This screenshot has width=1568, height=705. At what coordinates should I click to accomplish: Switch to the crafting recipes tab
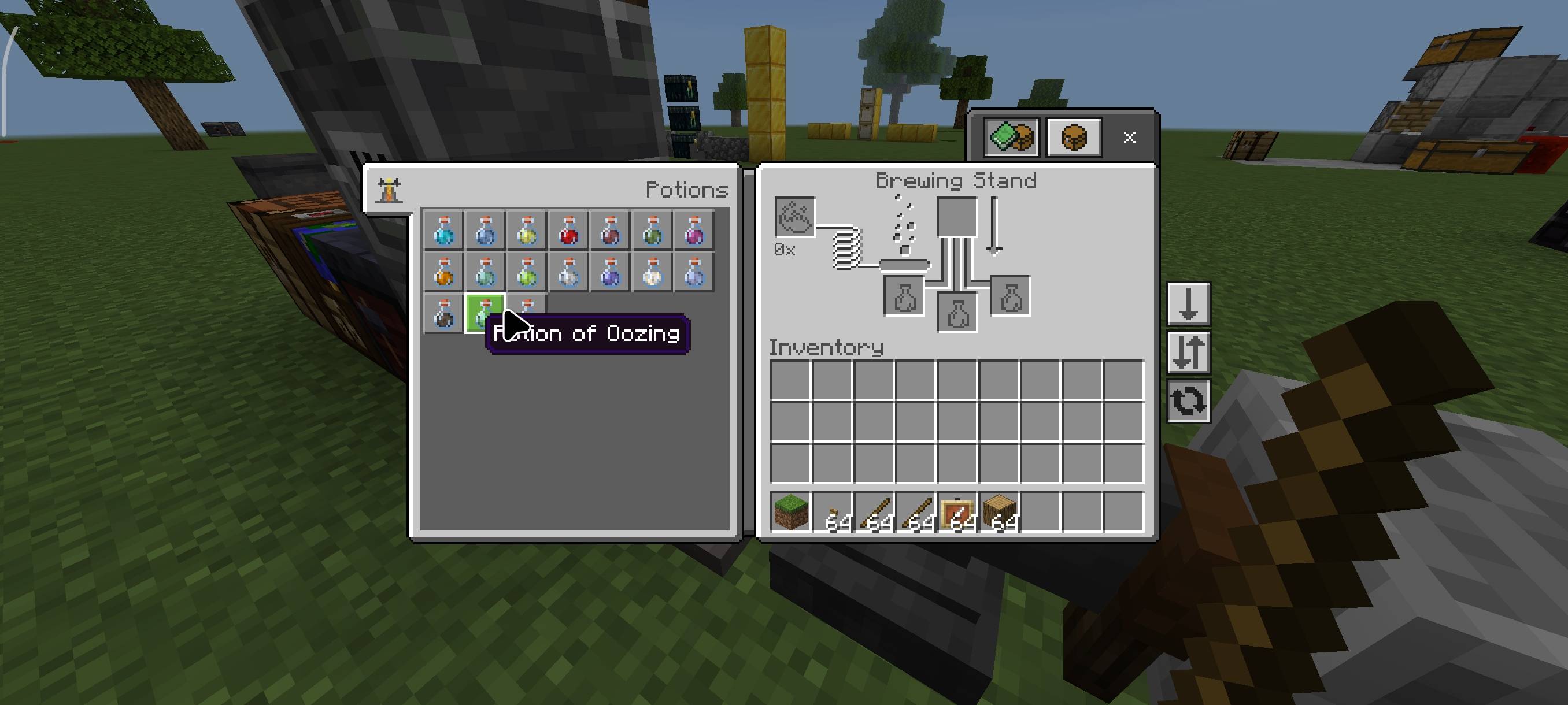(1011, 138)
